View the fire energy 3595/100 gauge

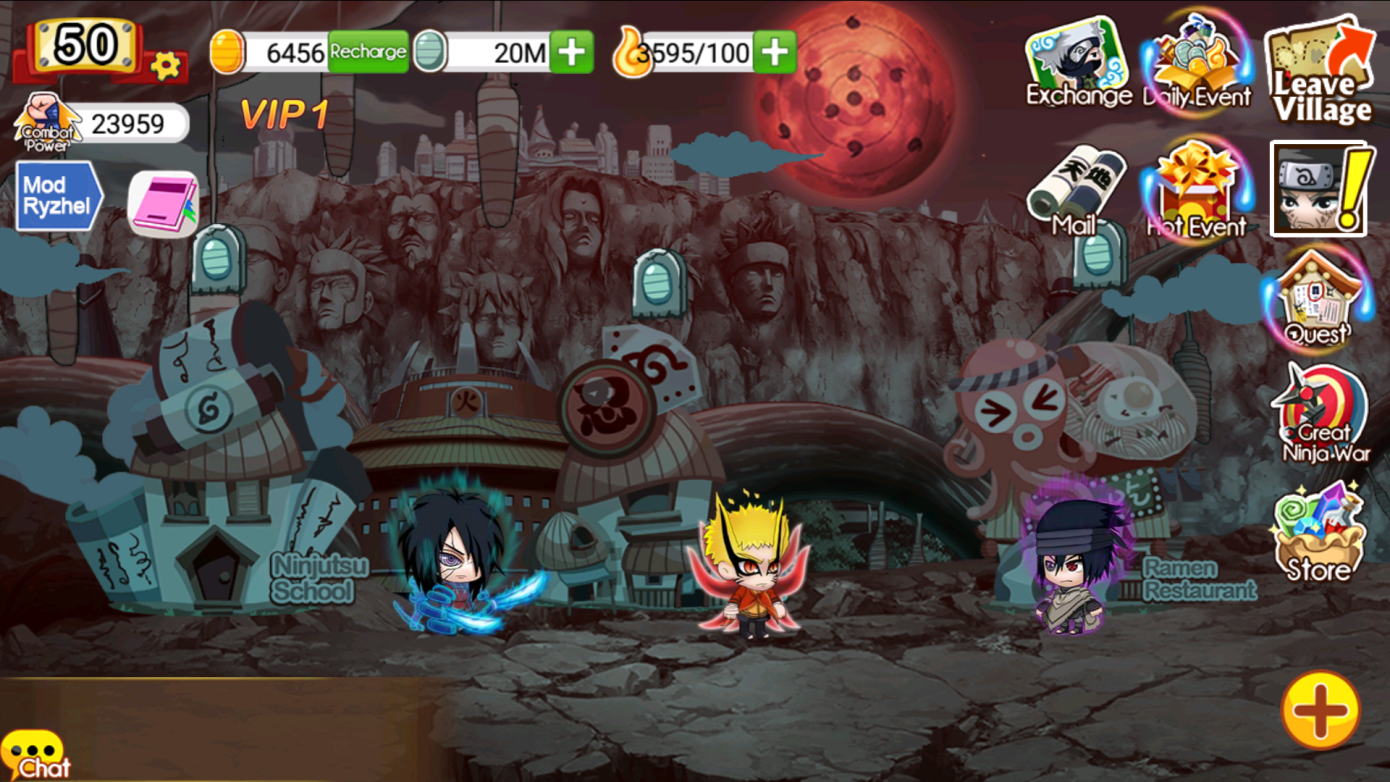690,52
